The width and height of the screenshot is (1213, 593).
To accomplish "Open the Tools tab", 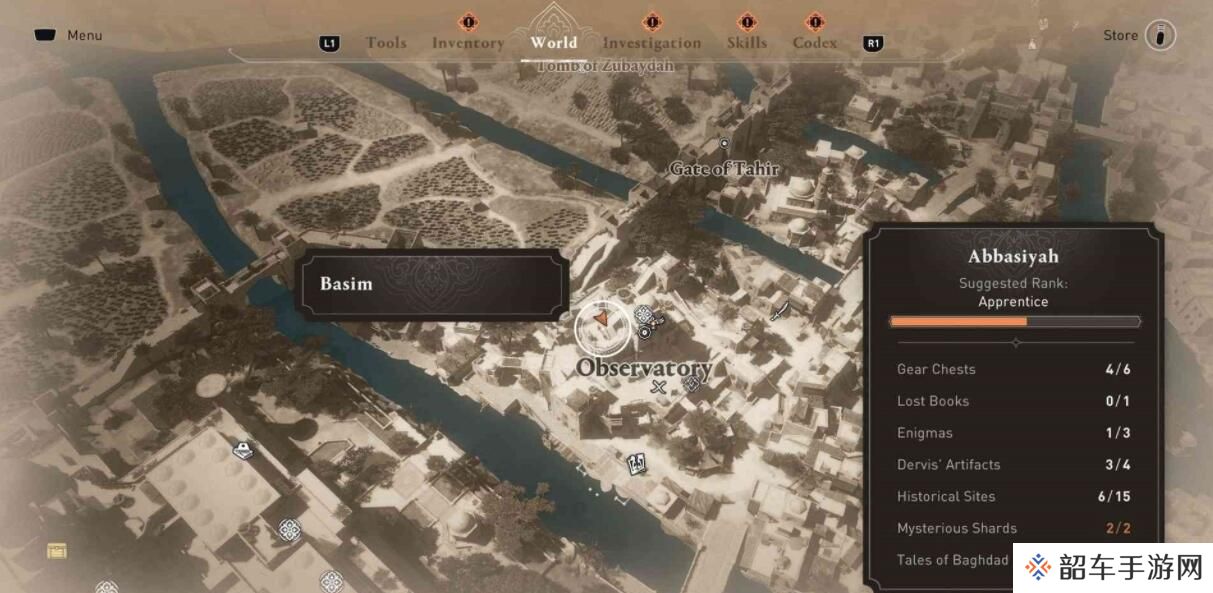I will pyautogui.click(x=386, y=43).
